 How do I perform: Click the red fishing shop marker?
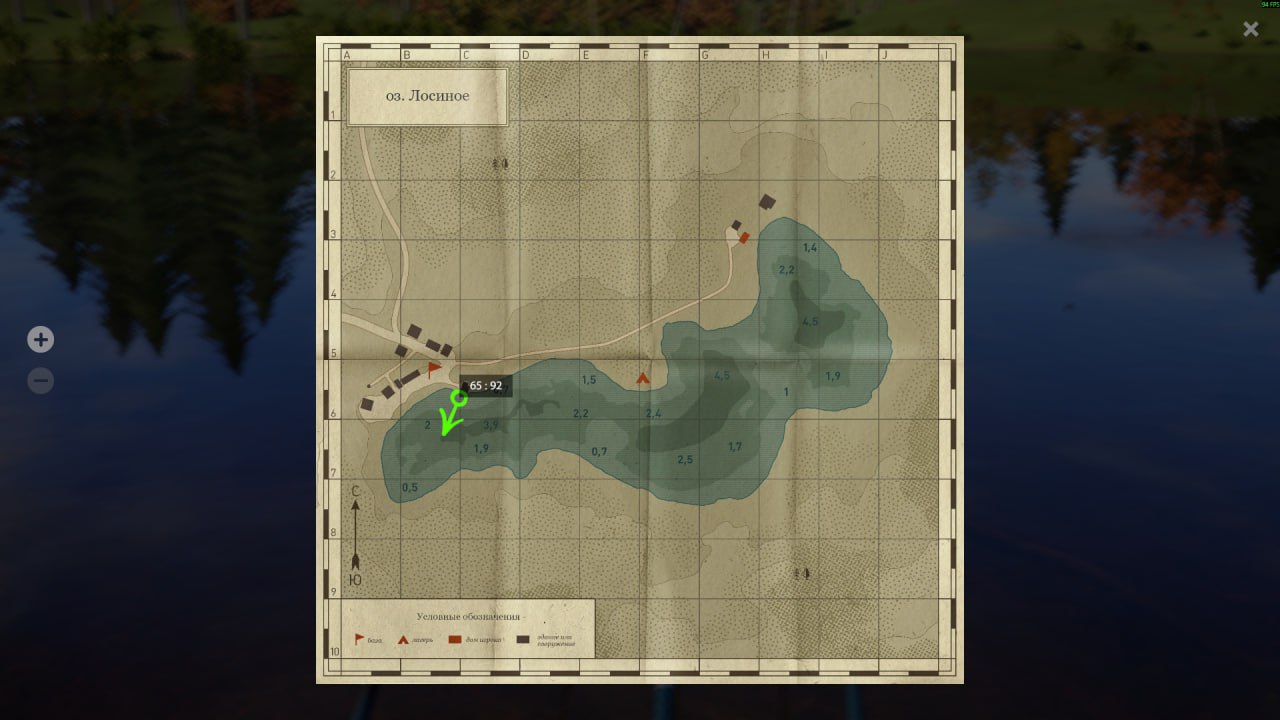[744, 237]
